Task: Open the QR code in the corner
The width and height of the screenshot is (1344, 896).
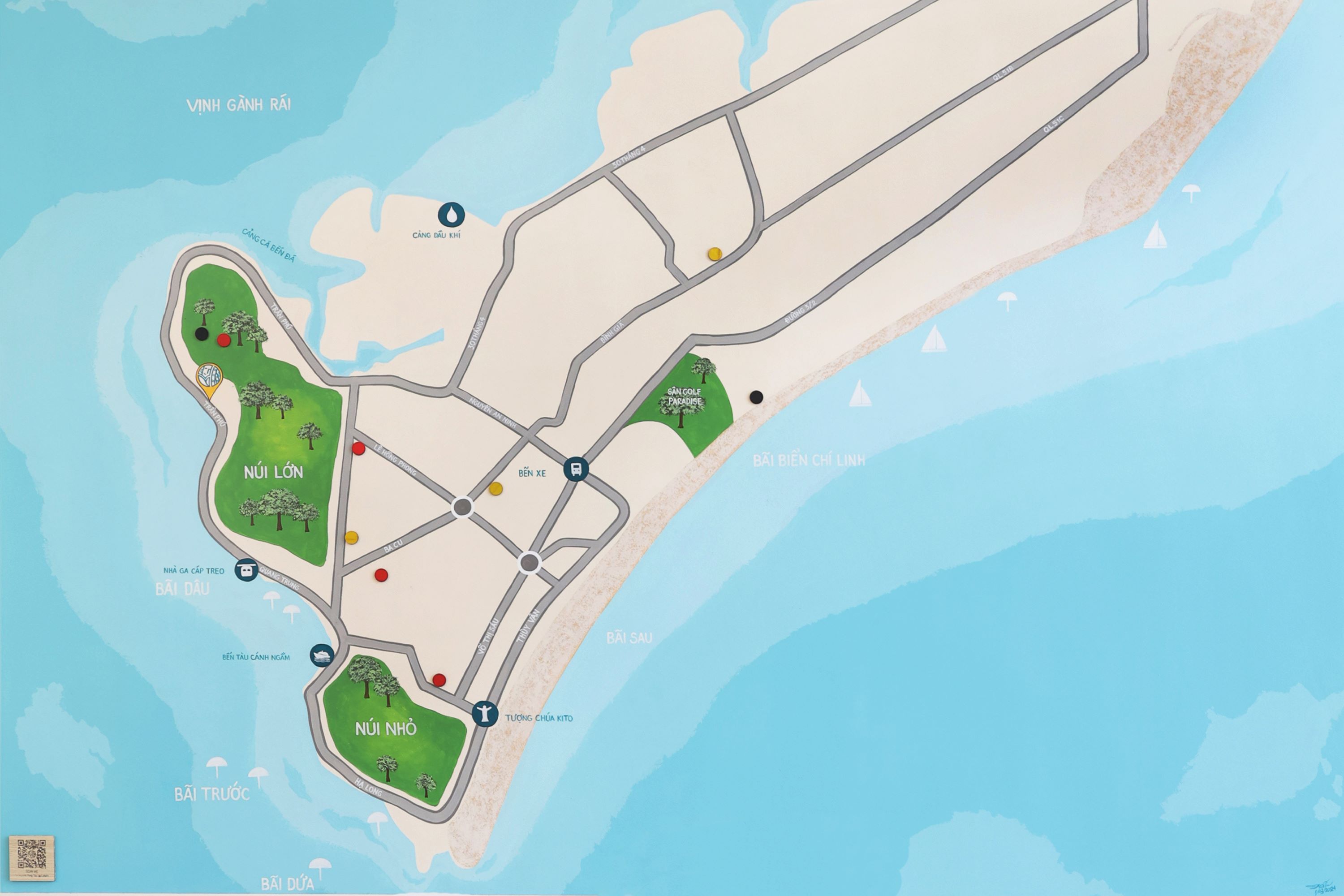Action: (31, 858)
